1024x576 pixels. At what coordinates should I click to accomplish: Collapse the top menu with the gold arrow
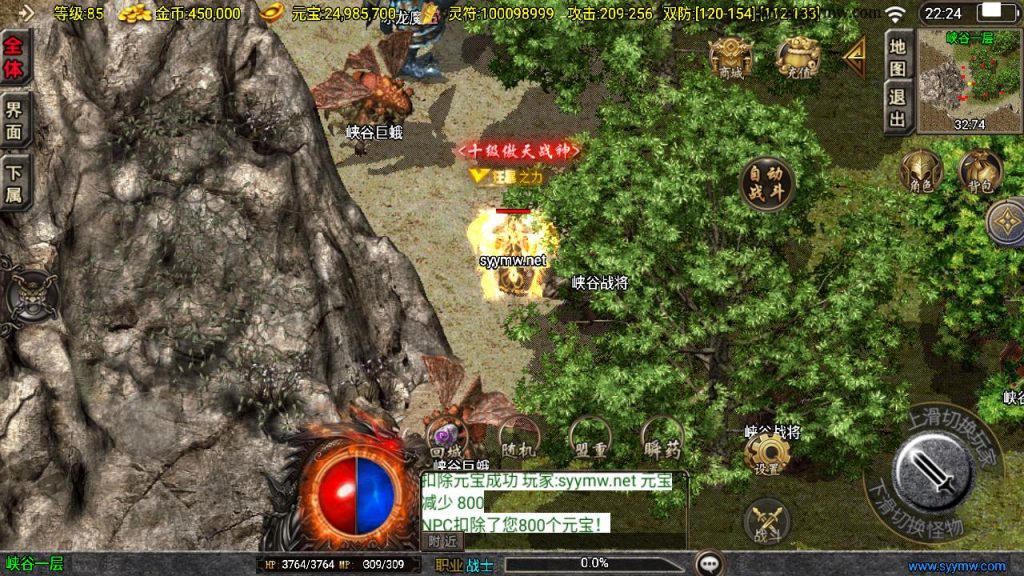tap(854, 57)
